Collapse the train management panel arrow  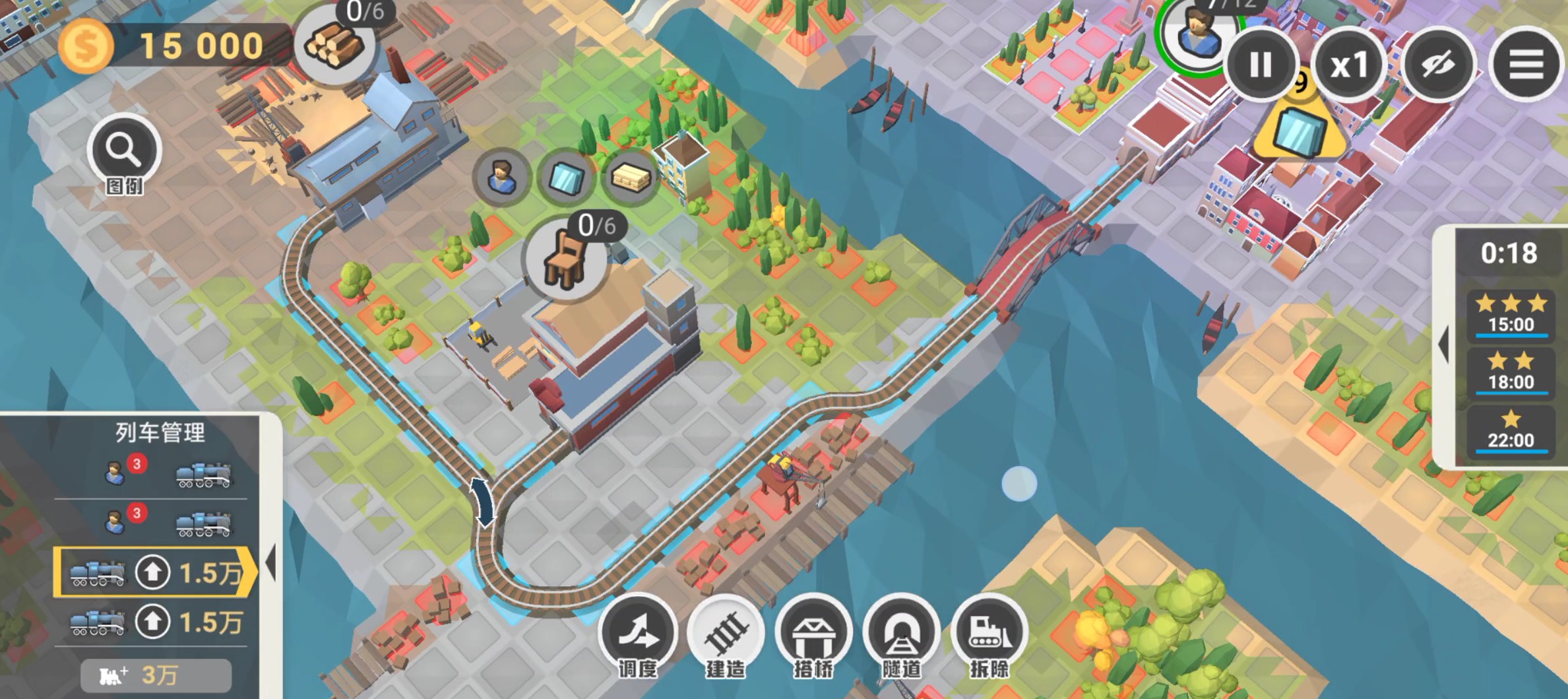pyautogui.click(x=270, y=562)
